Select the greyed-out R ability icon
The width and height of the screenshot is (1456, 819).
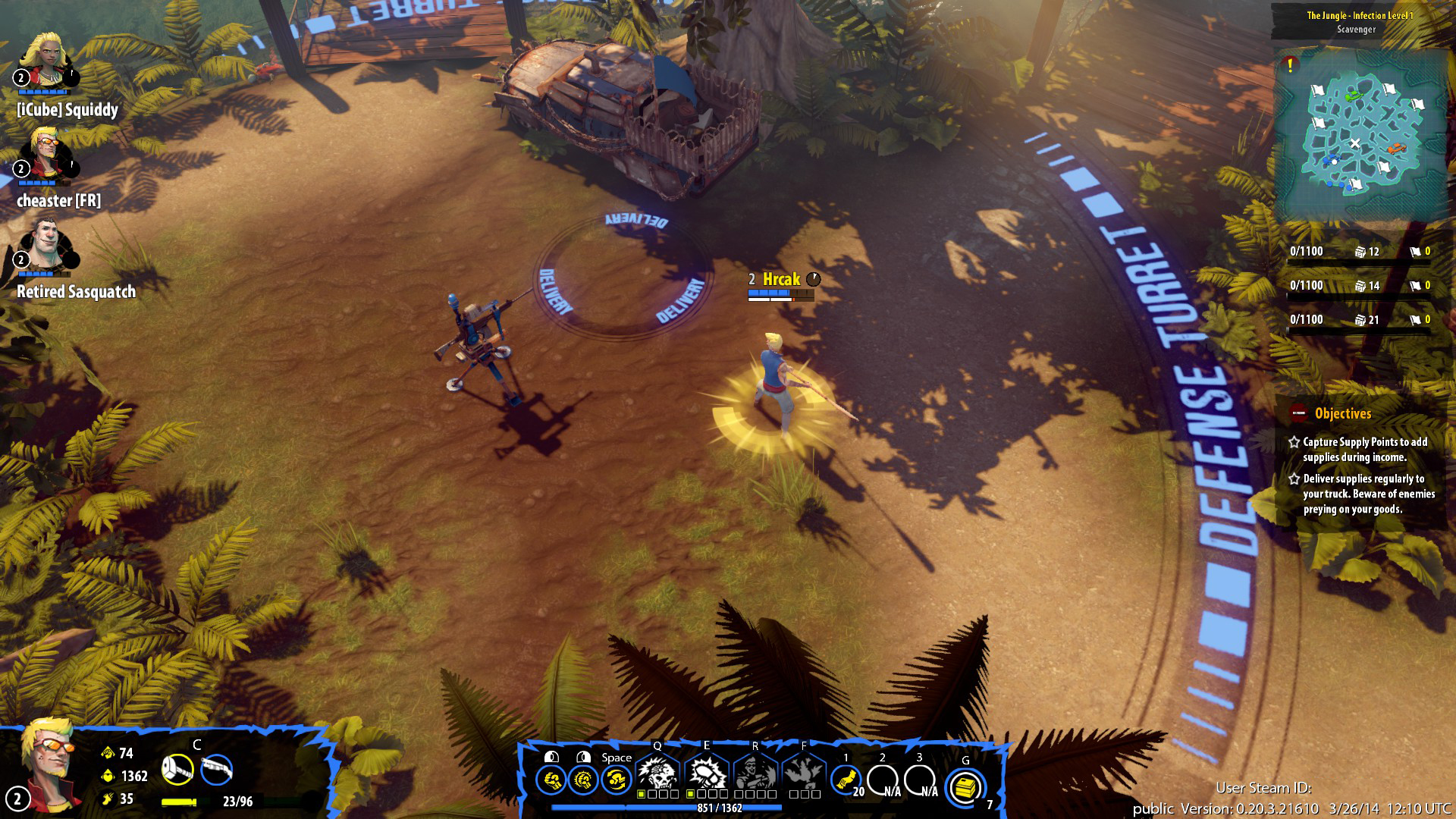[x=755, y=773]
